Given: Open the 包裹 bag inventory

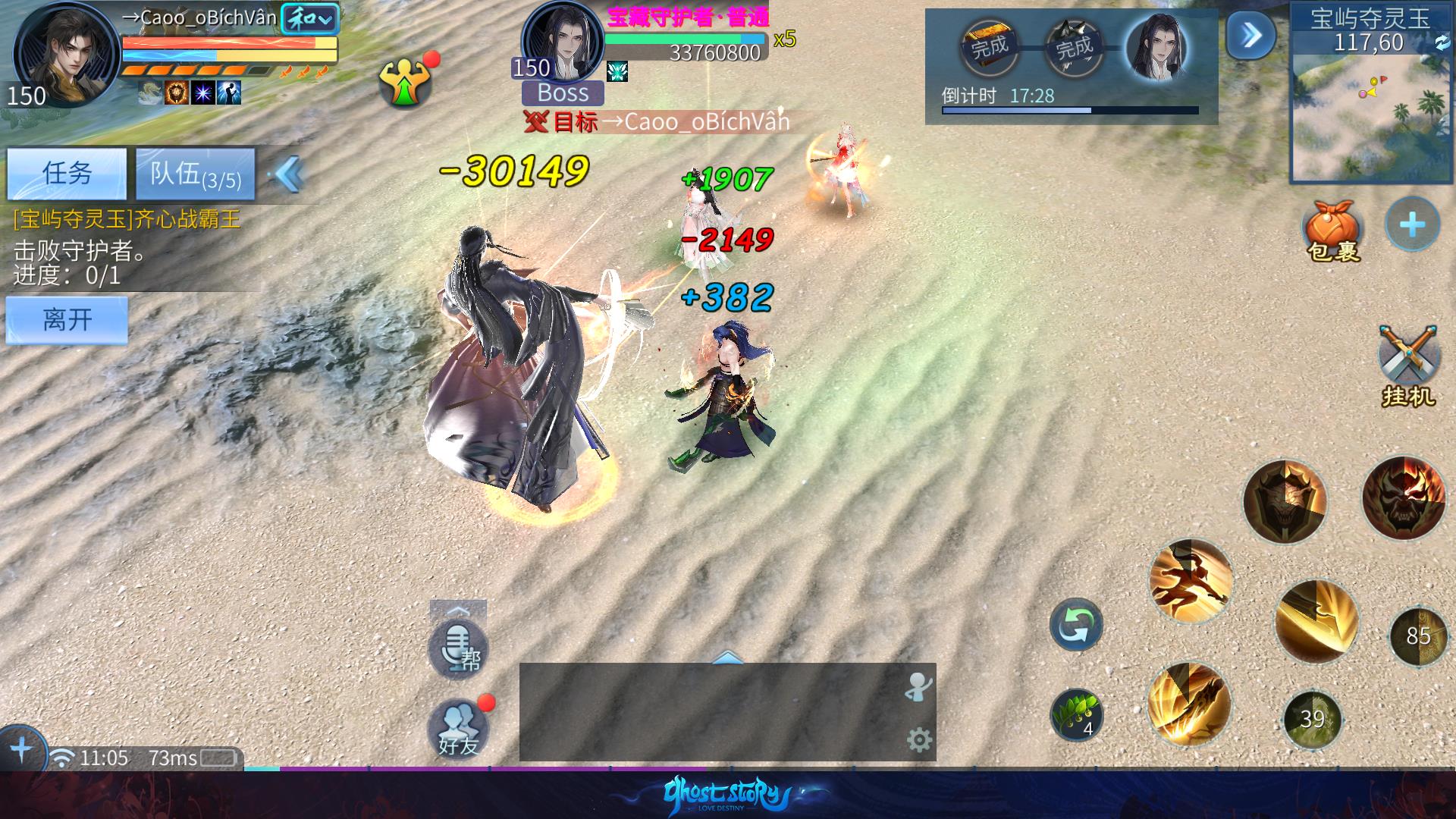Looking at the screenshot, I should coord(1332,229).
